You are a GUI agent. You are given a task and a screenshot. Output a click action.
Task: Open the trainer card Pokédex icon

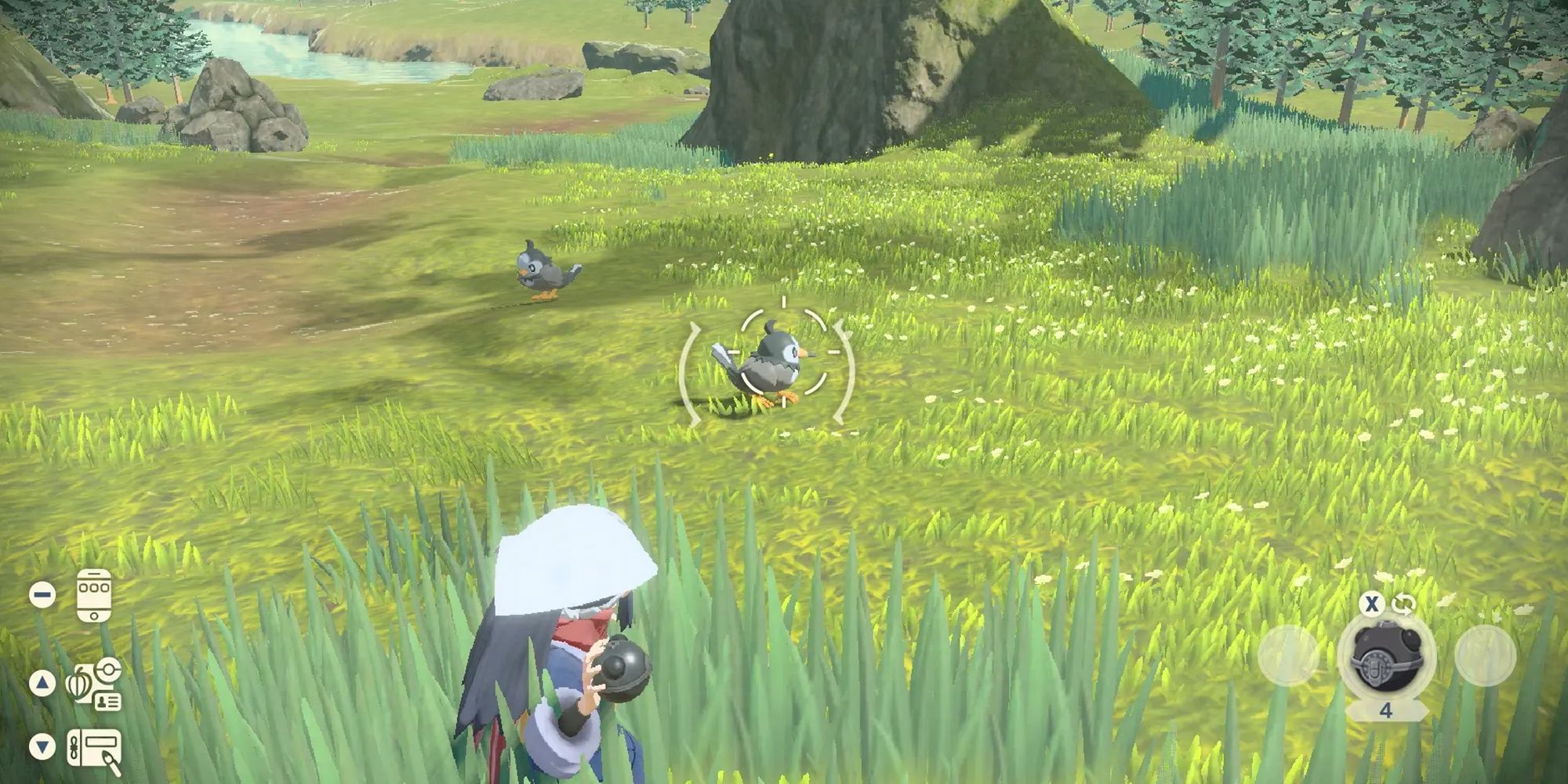click(x=108, y=700)
